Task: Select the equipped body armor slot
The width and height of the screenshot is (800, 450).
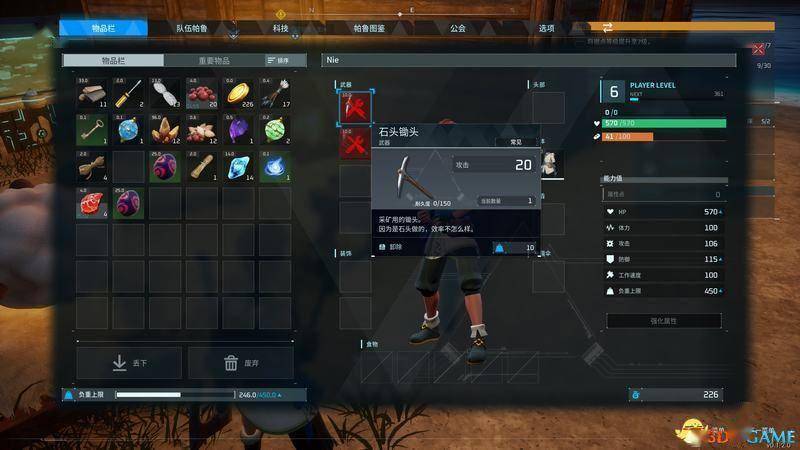Action: coord(548,163)
